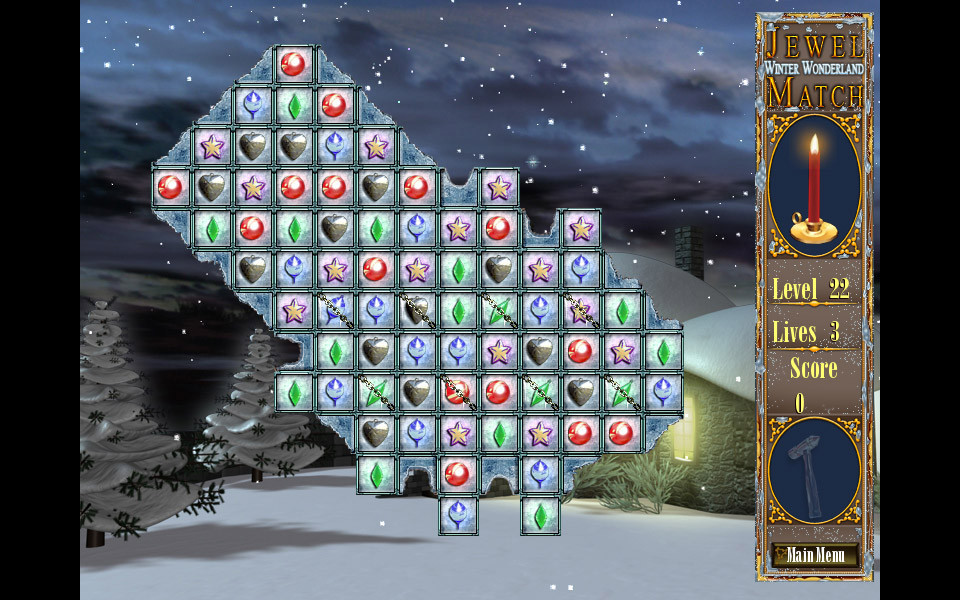960x600 pixels.
Task: Select the lone red orb tile atop the board
Action: 293,64
